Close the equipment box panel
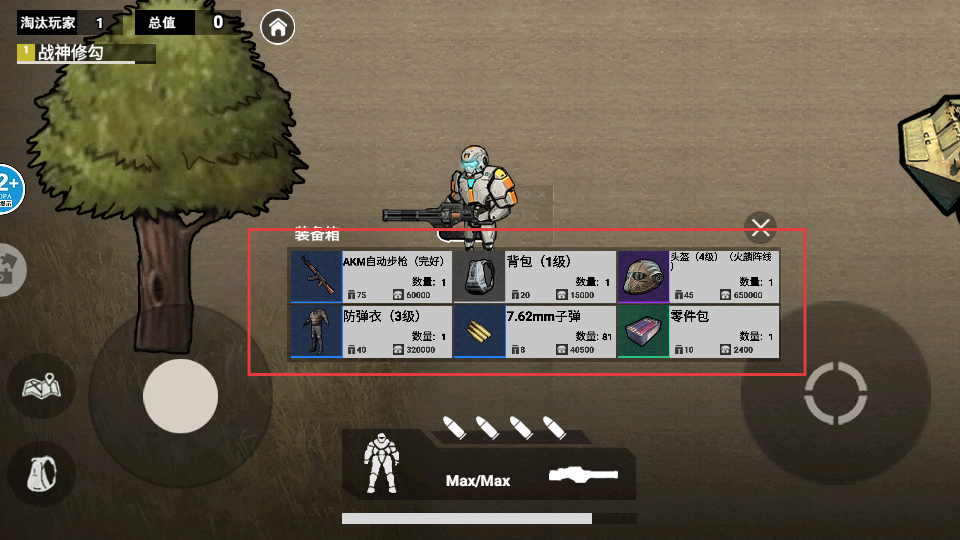The image size is (960, 540). (761, 227)
